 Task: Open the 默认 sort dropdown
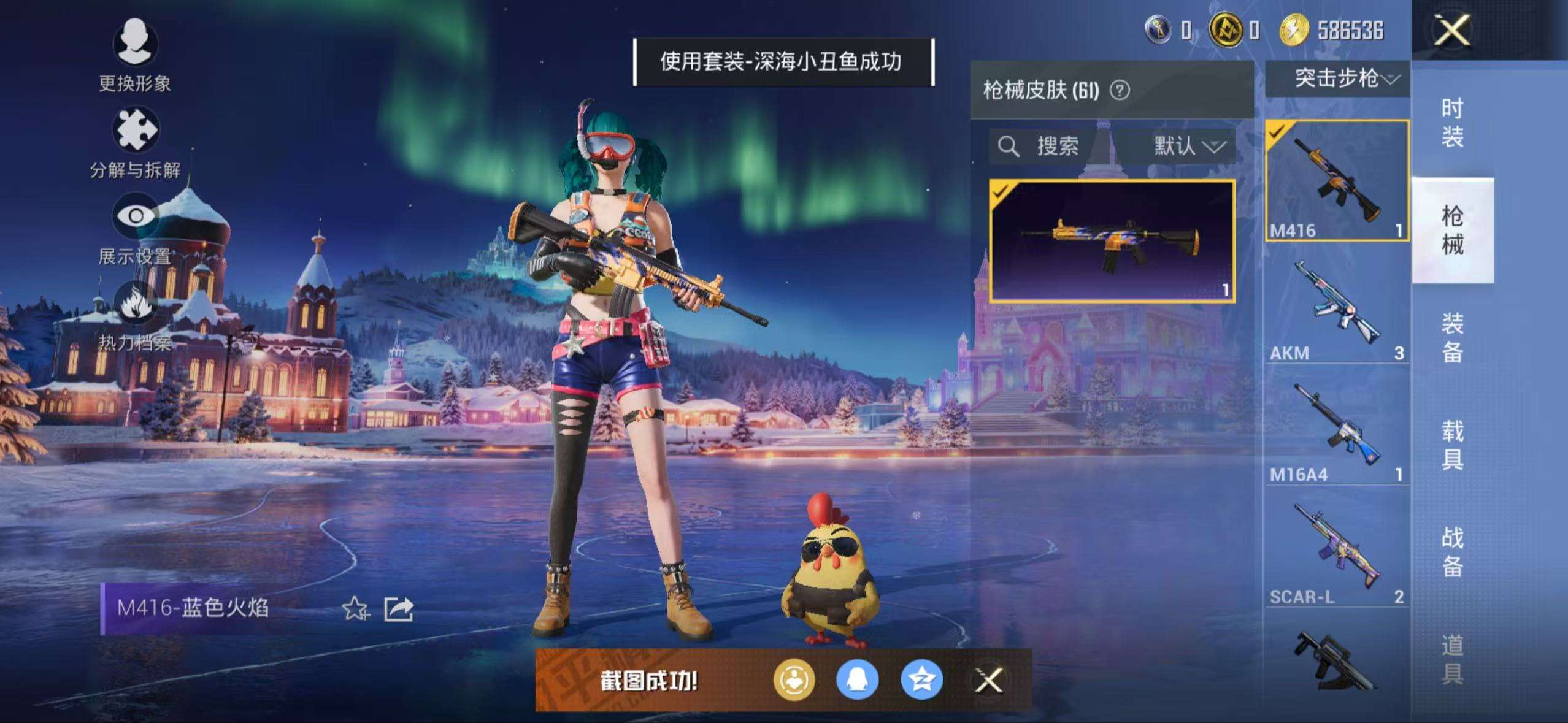(x=1188, y=146)
